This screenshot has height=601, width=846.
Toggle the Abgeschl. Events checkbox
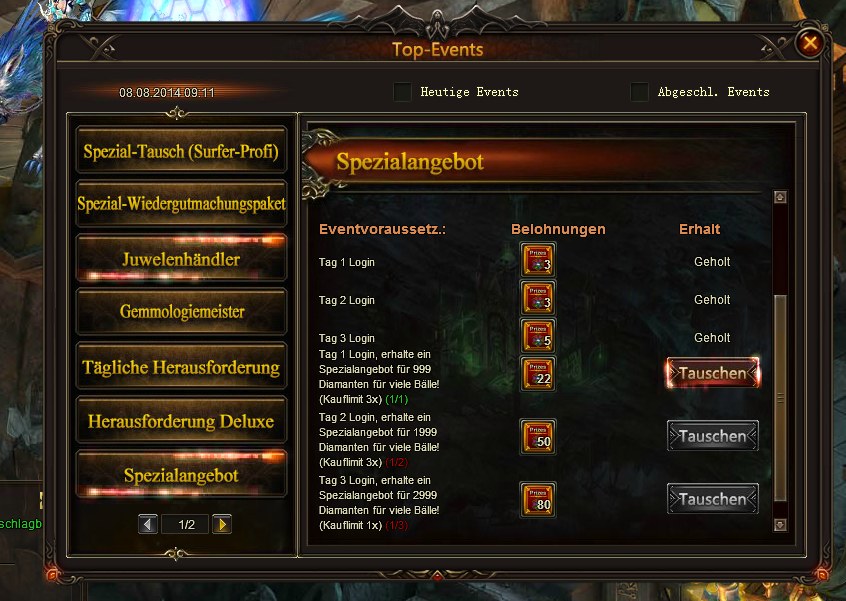(640, 92)
